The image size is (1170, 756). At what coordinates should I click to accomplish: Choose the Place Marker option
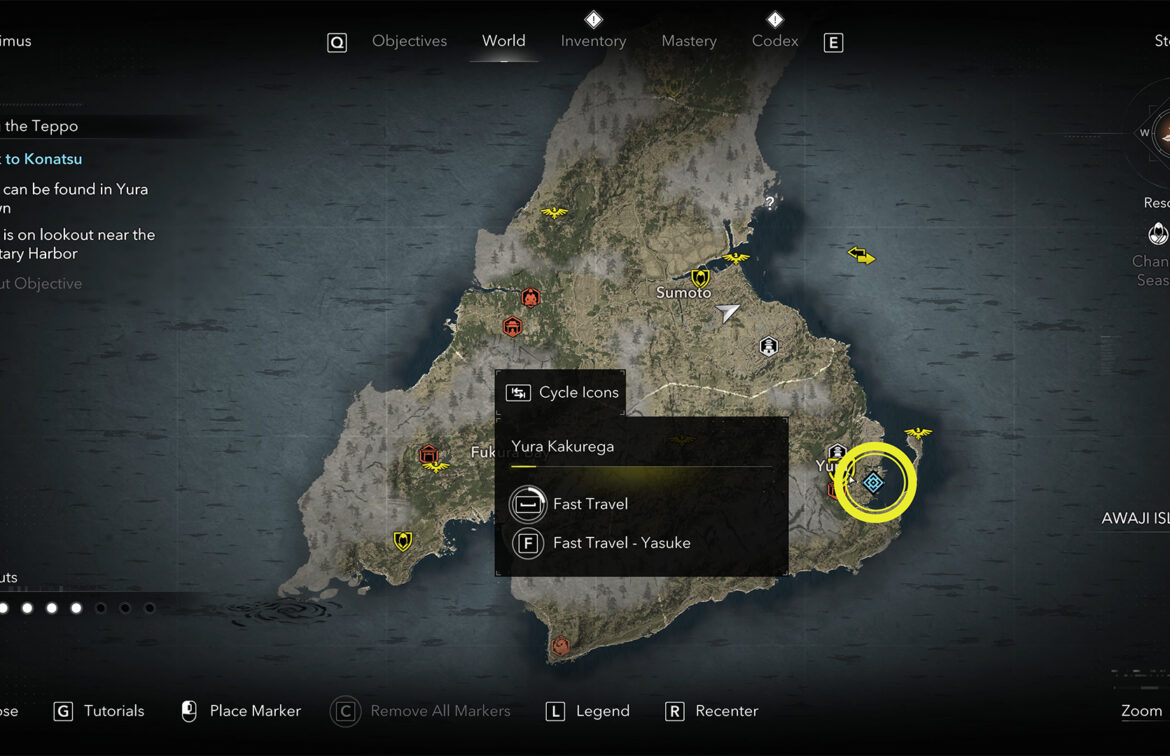point(254,711)
